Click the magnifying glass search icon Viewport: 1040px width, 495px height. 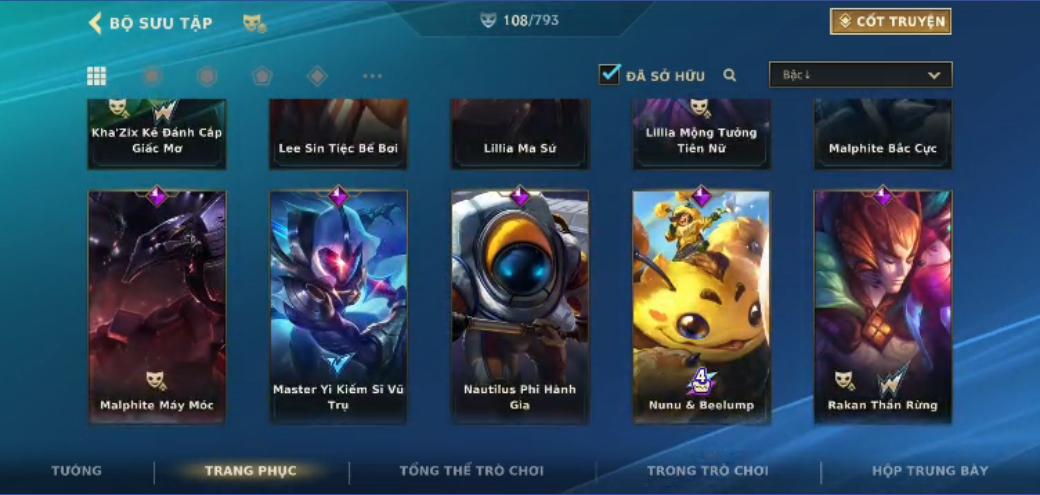730,75
